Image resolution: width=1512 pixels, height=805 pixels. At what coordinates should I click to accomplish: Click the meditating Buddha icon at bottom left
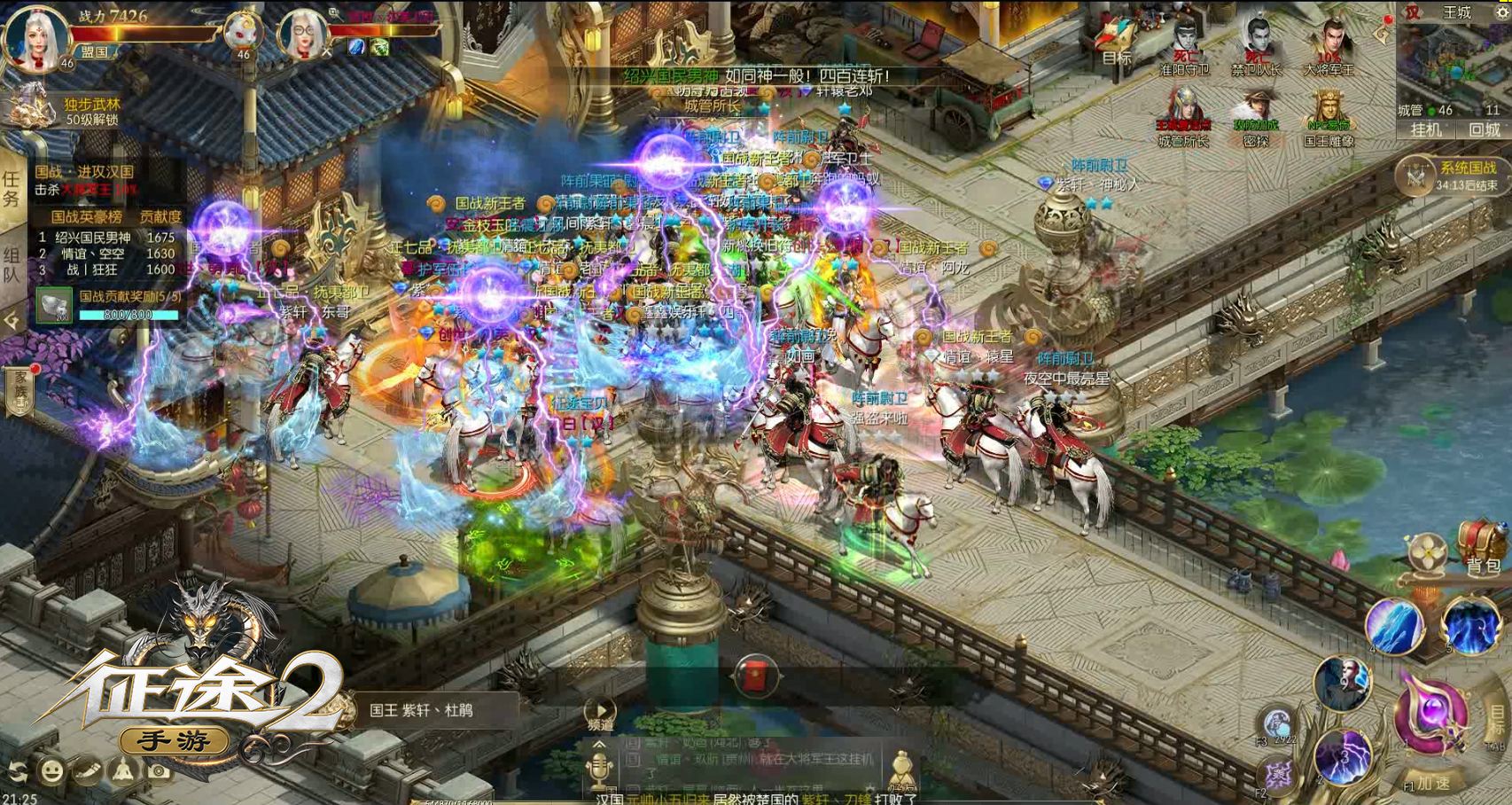[122, 770]
